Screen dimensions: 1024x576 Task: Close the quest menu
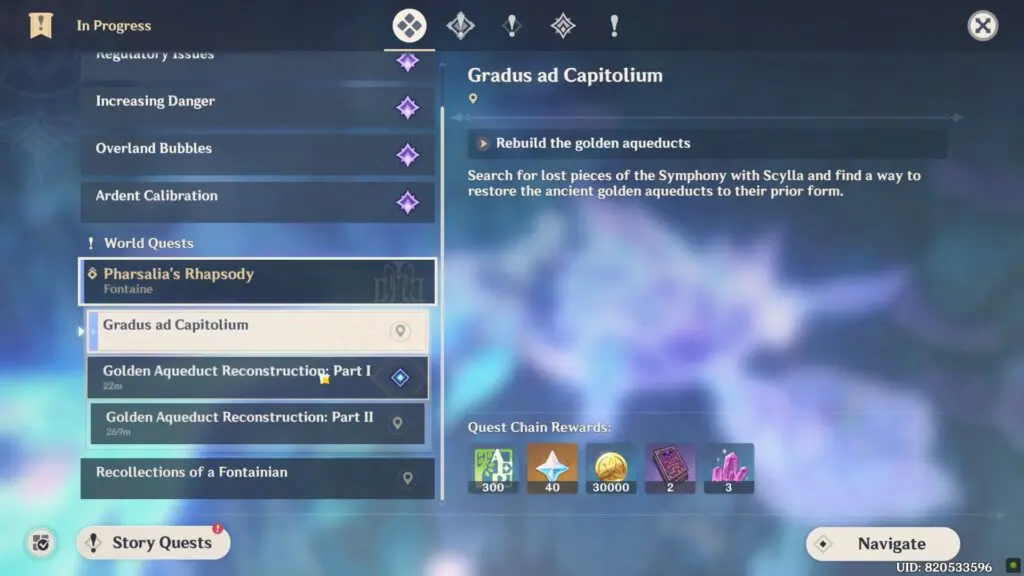click(982, 26)
